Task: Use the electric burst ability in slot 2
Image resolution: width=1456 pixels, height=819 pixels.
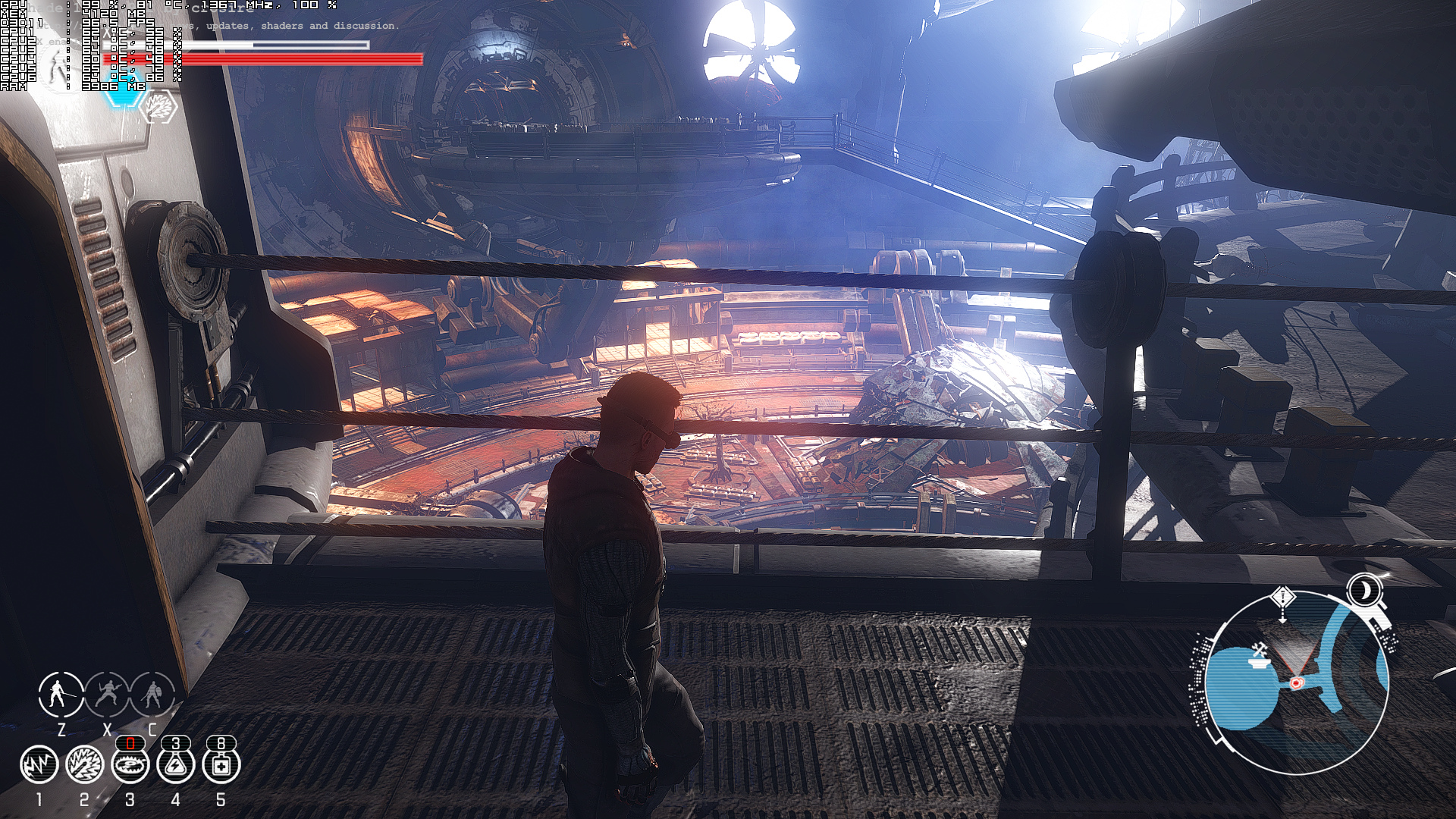Action: (84, 764)
